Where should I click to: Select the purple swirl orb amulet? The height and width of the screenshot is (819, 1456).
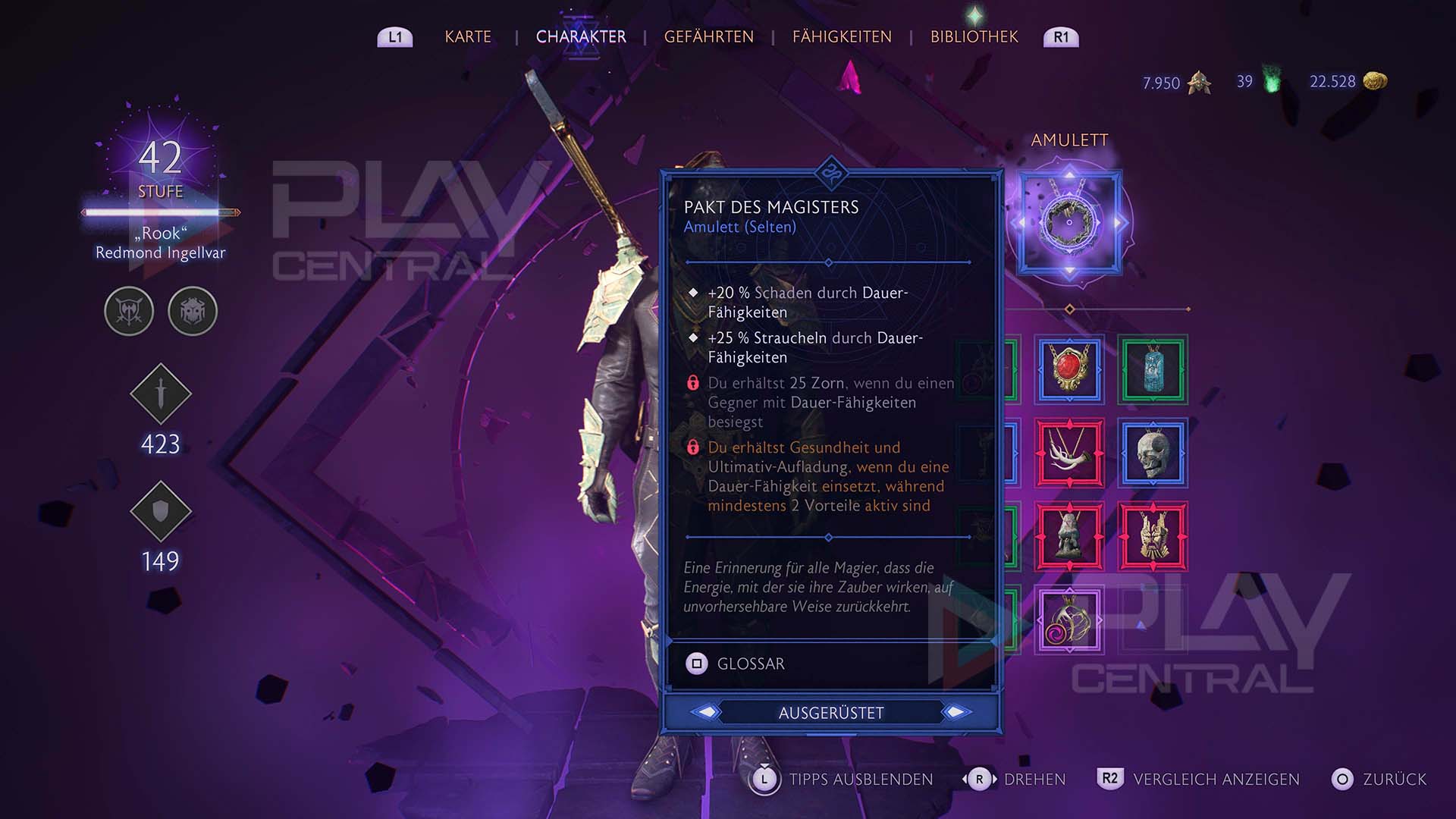click(1069, 620)
